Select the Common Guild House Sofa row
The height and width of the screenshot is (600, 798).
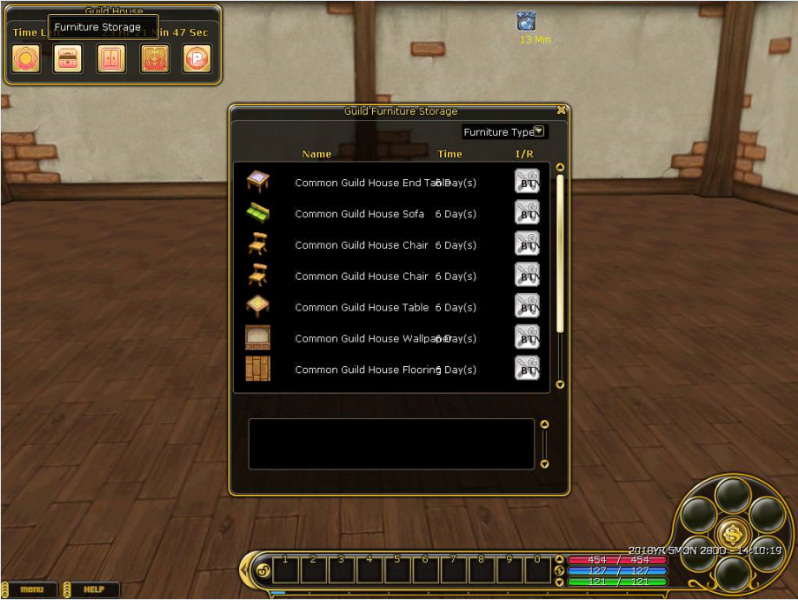(360, 214)
